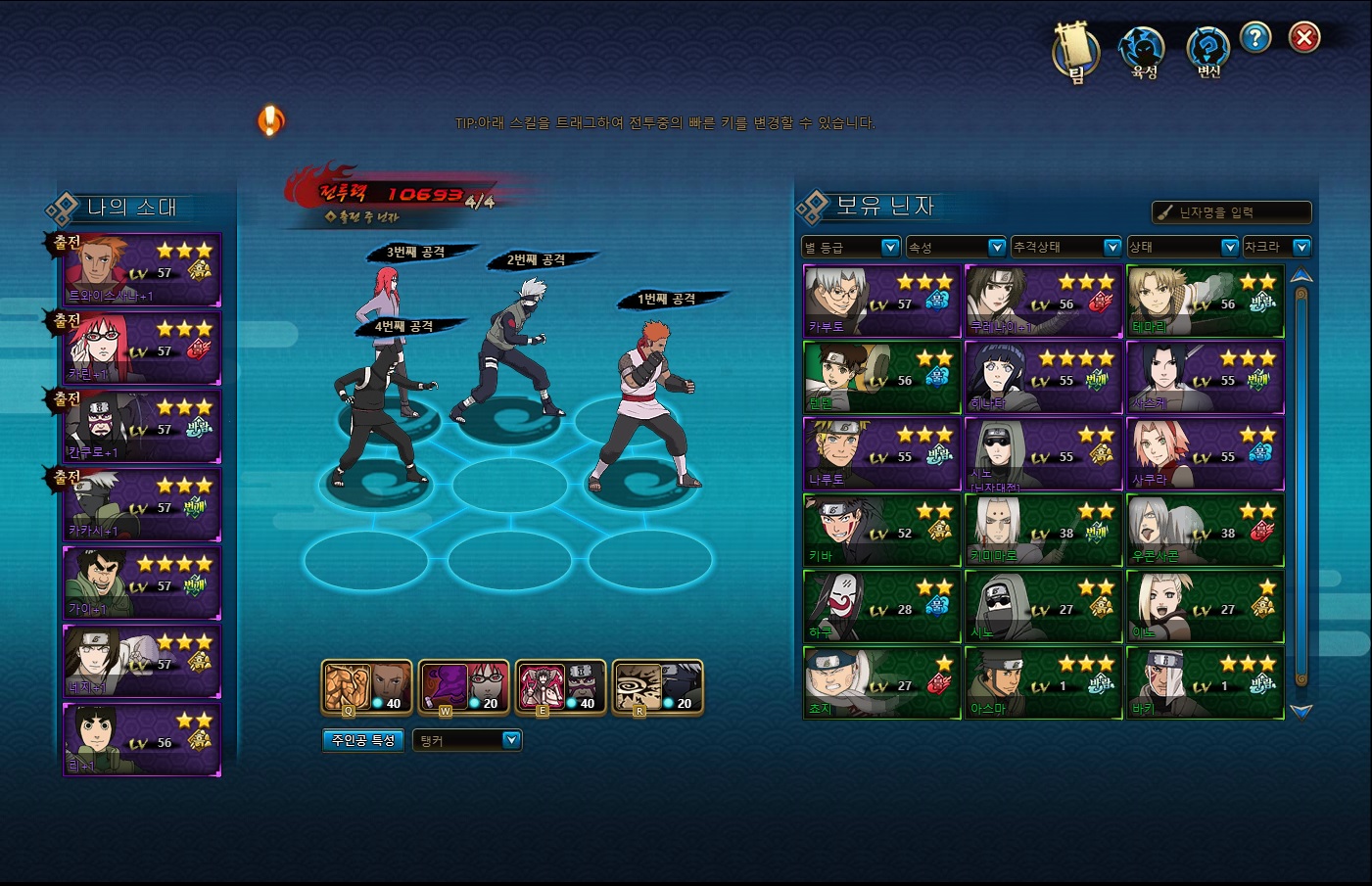The image size is (1372, 886).
Task: Open the 육성 training menu
Action: (1143, 52)
